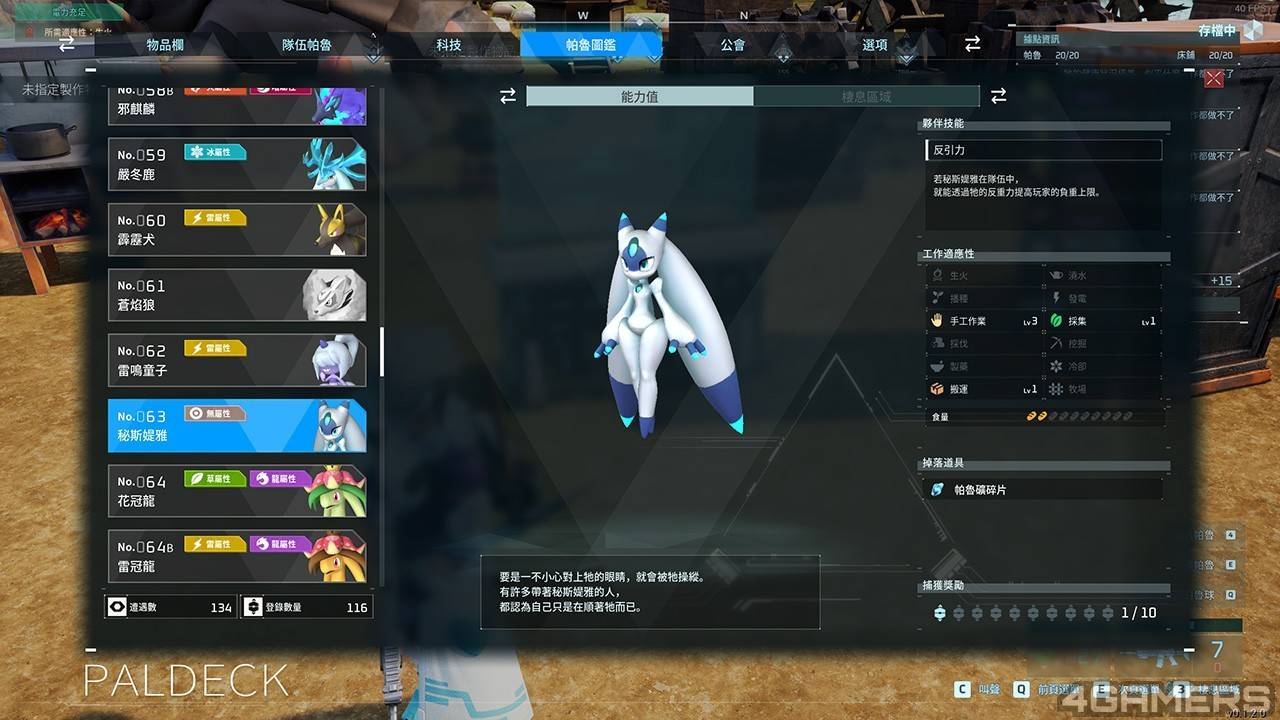
Task: Open the 隊伍帕魯 party tab
Action: click(307, 45)
